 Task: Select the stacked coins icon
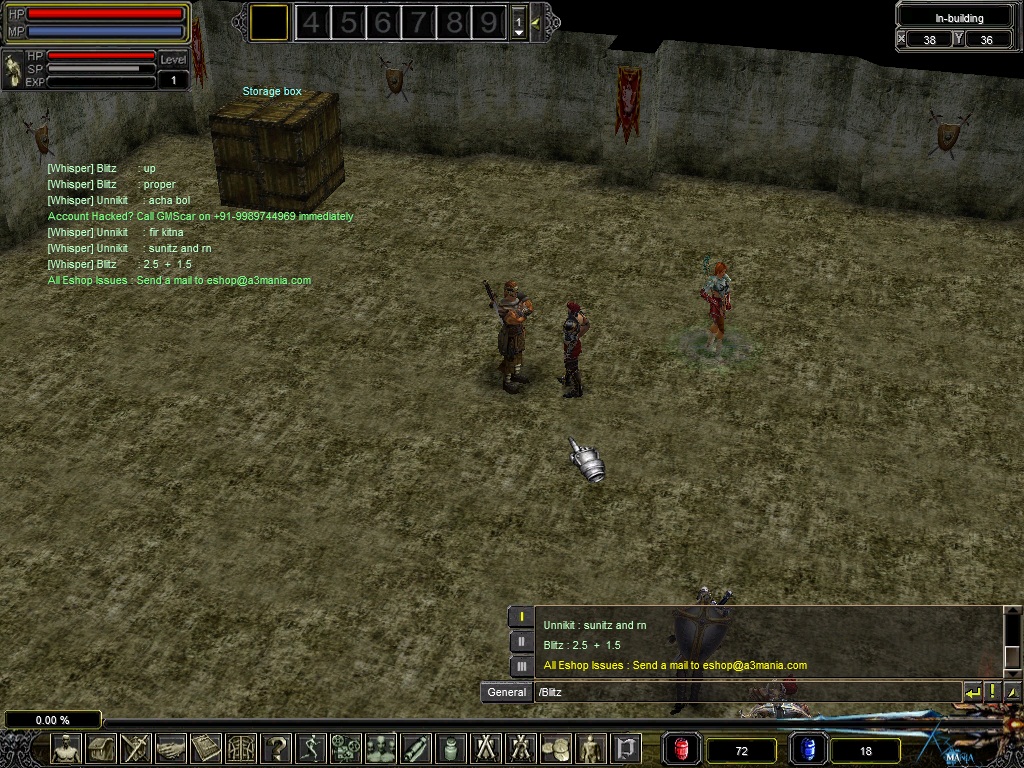click(556, 748)
